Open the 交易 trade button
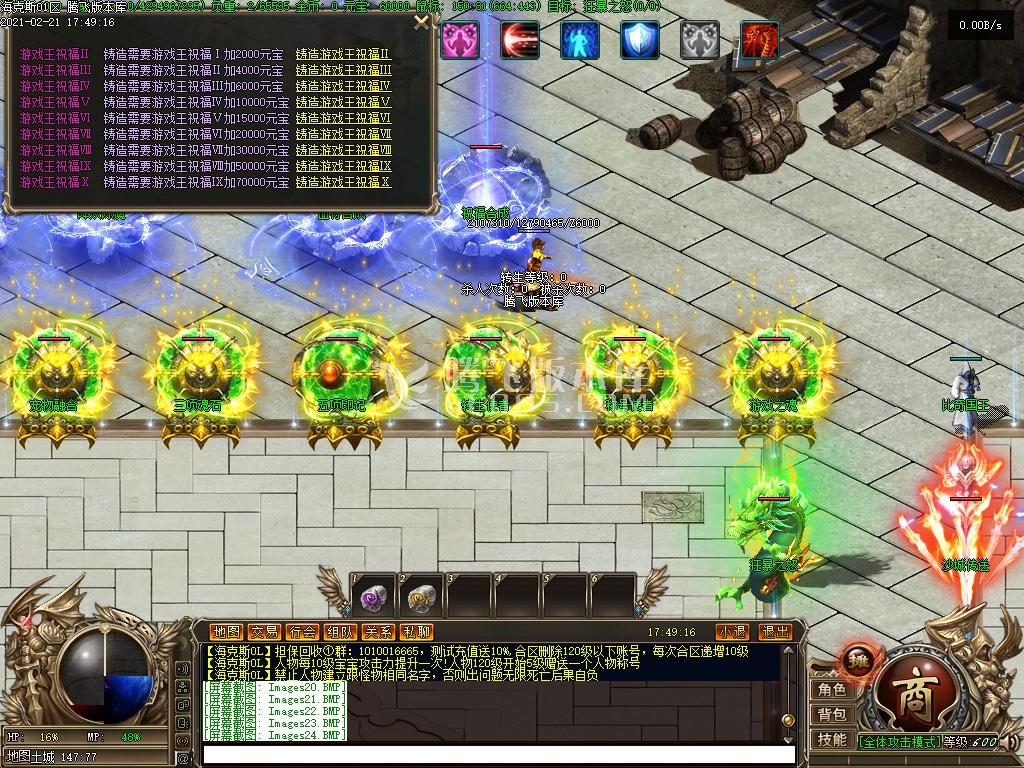The width and height of the screenshot is (1024, 768). tap(265, 632)
